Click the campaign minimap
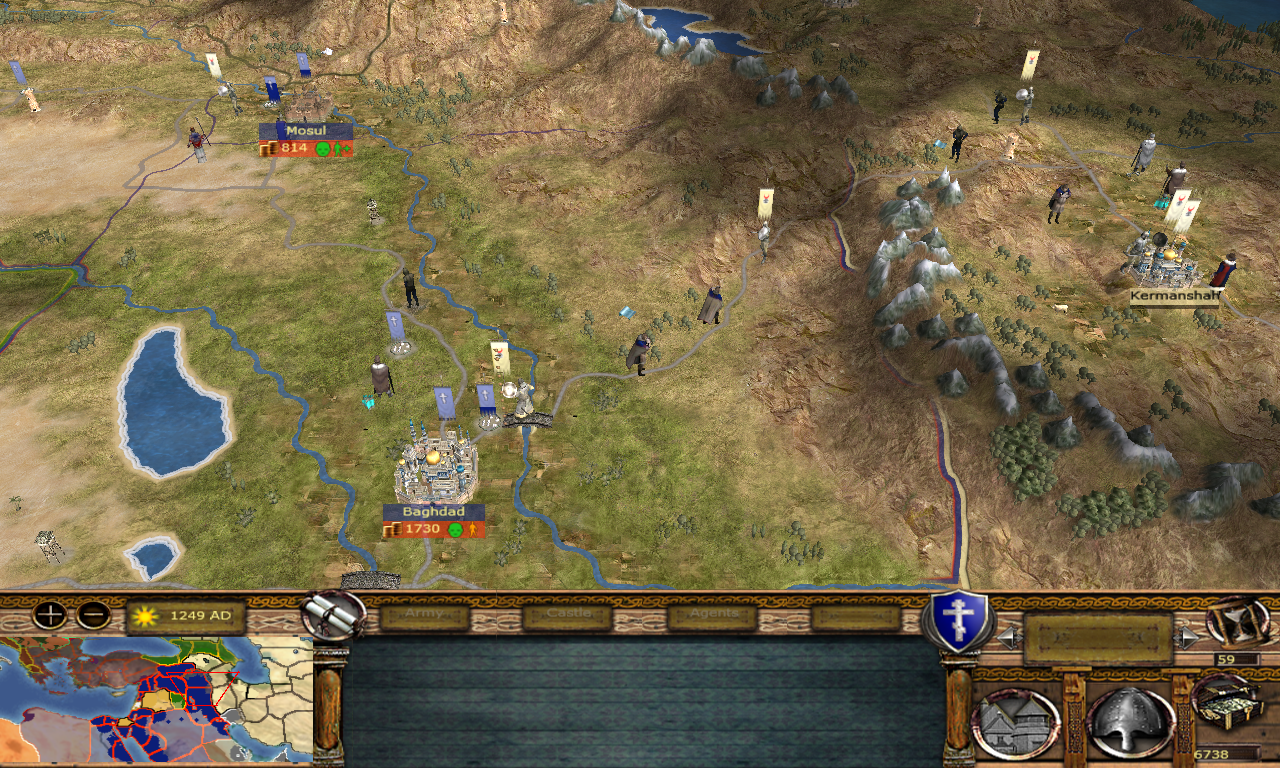The image size is (1280, 768). (156, 700)
